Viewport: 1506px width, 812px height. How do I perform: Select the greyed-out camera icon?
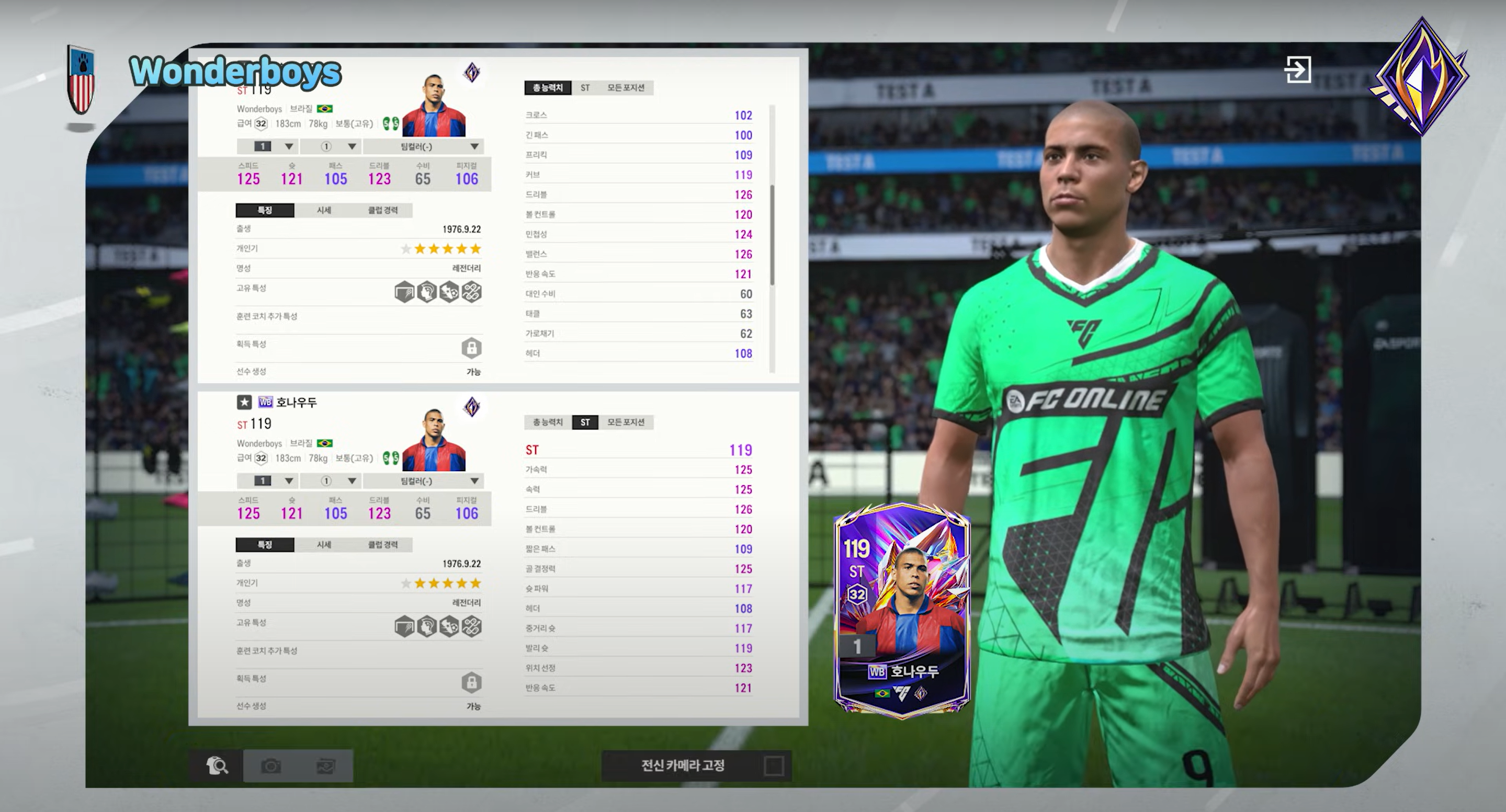click(270, 765)
